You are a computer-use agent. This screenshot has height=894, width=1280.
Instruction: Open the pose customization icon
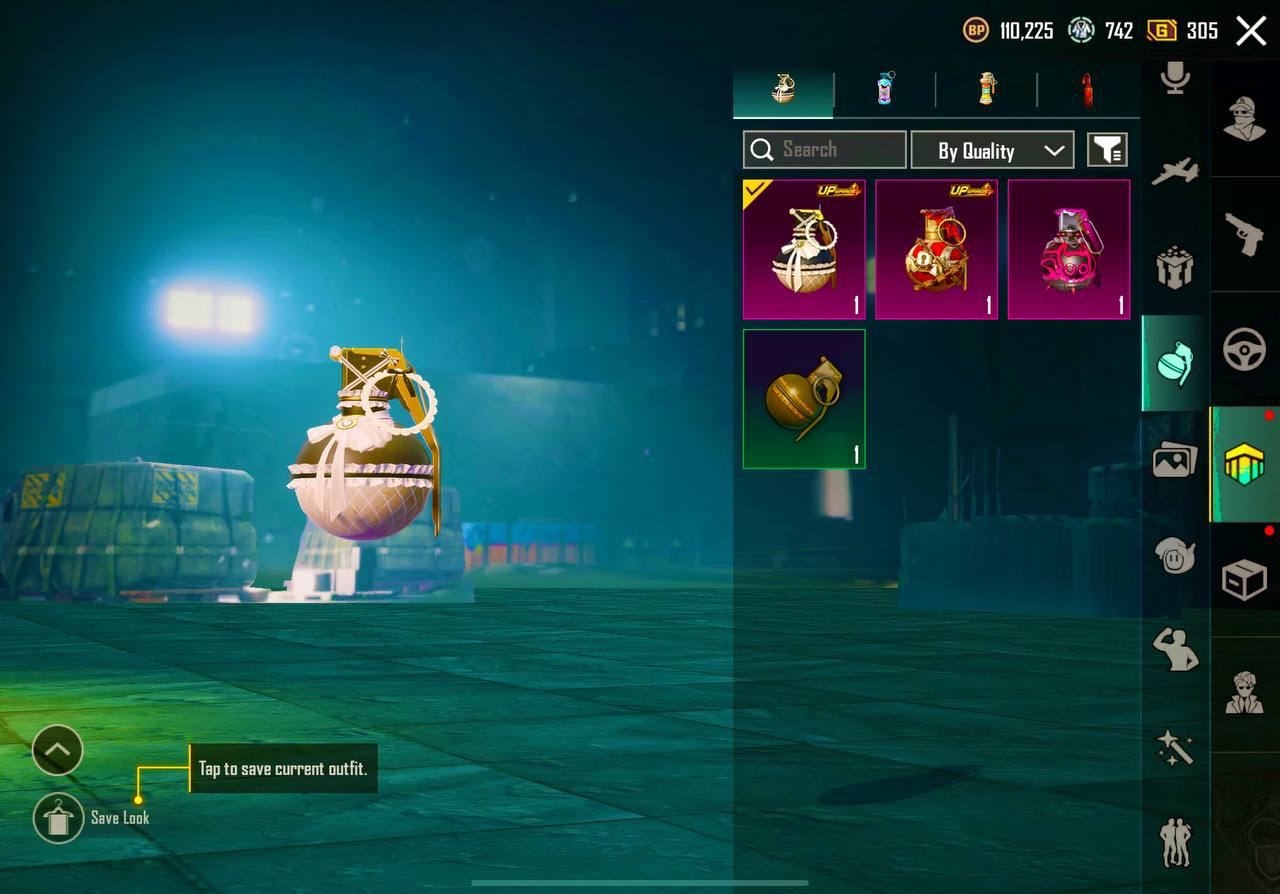(1173, 648)
